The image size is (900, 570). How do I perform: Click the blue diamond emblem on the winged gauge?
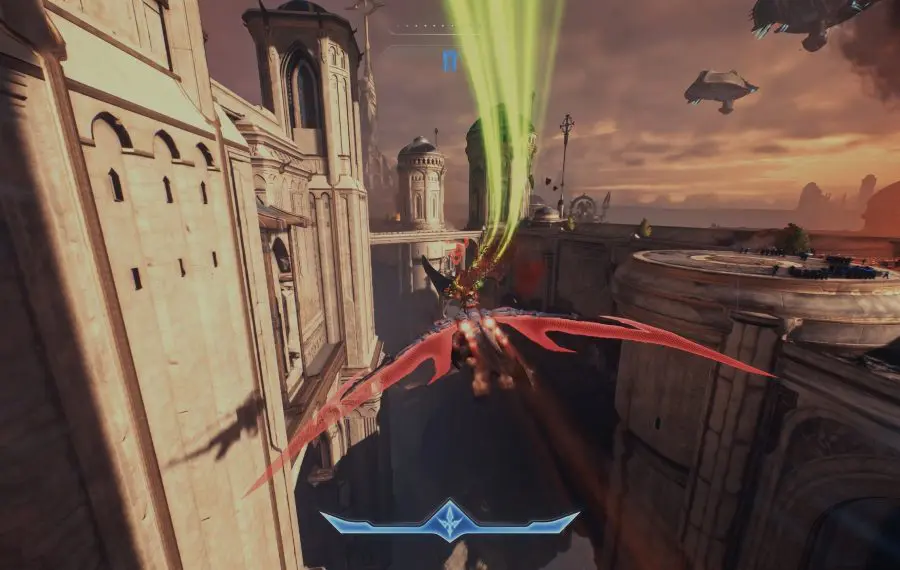(x=450, y=520)
